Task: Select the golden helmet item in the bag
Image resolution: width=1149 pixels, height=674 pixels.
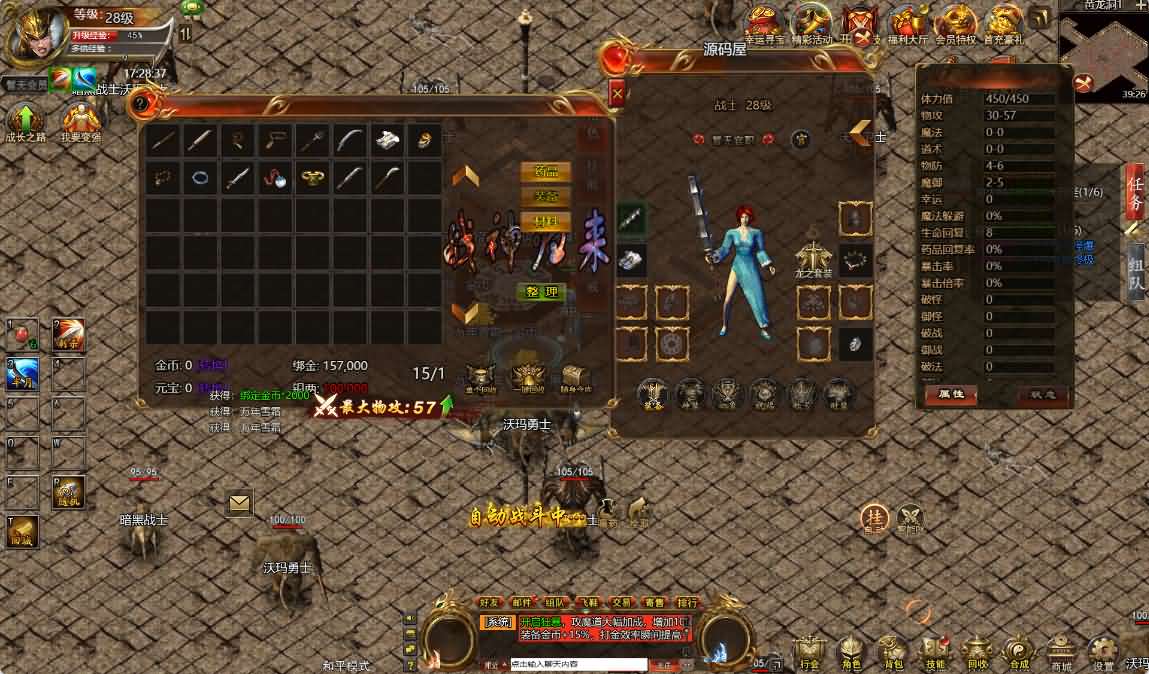Action: point(313,179)
